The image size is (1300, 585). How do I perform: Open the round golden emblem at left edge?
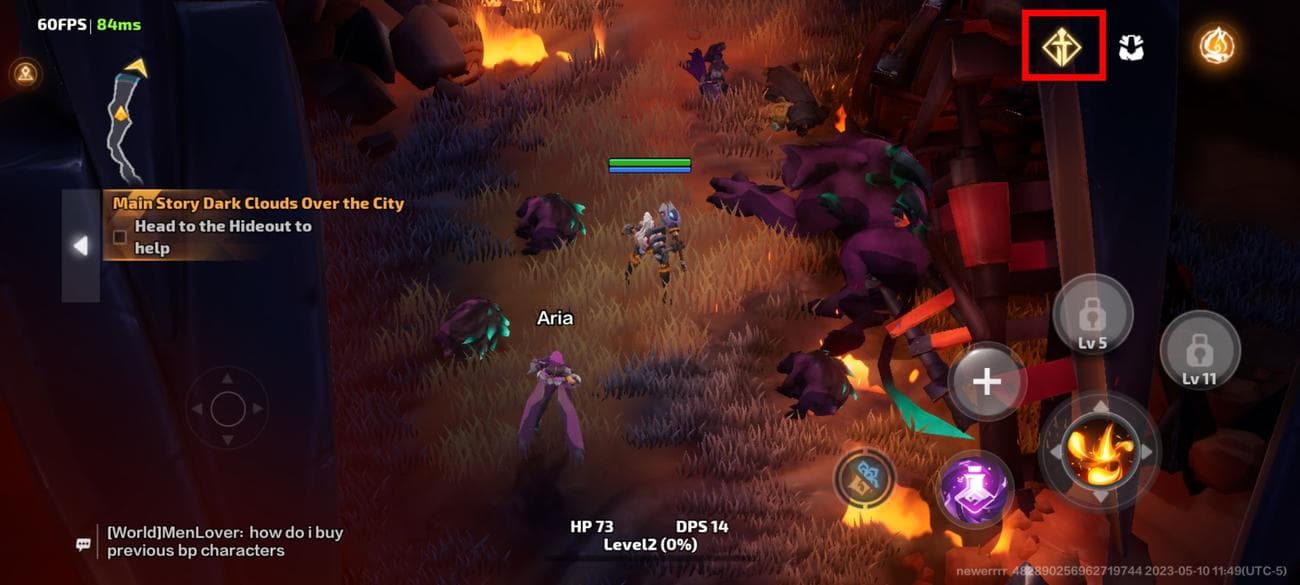(23, 72)
